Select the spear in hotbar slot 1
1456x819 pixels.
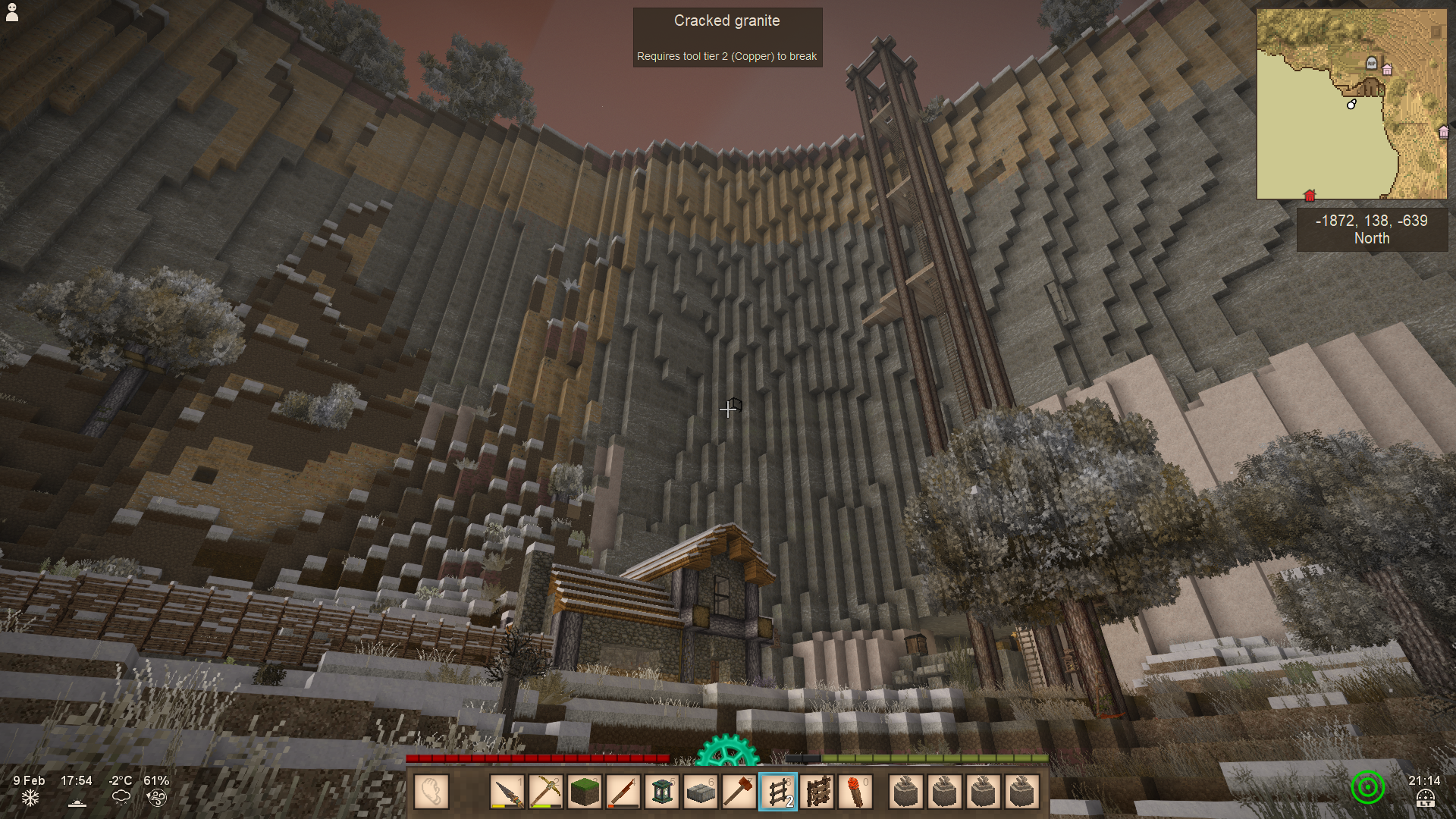(x=507, y=792)
